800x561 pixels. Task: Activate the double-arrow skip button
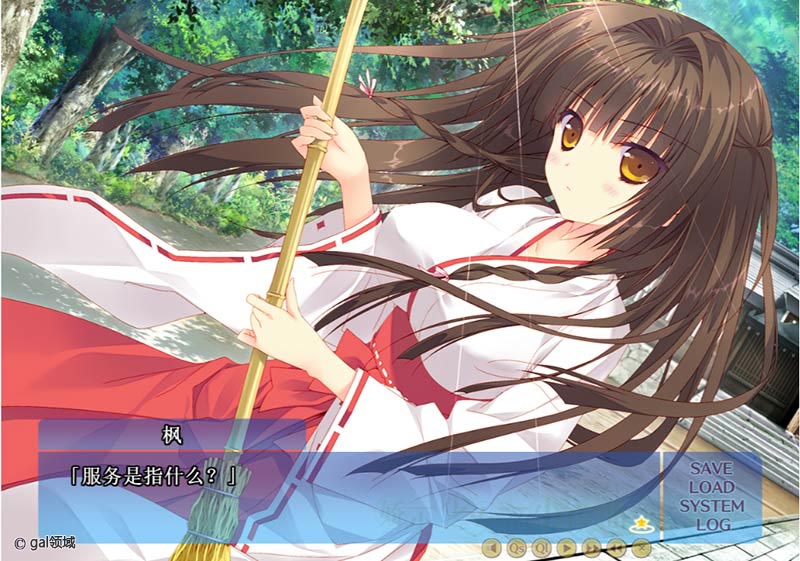592,547
